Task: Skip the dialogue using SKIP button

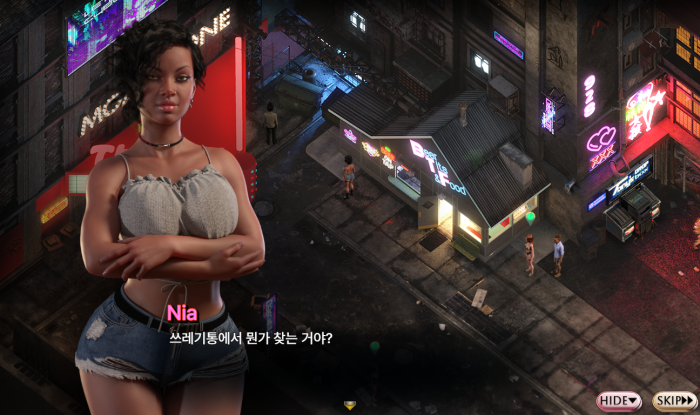Action: 673,400
